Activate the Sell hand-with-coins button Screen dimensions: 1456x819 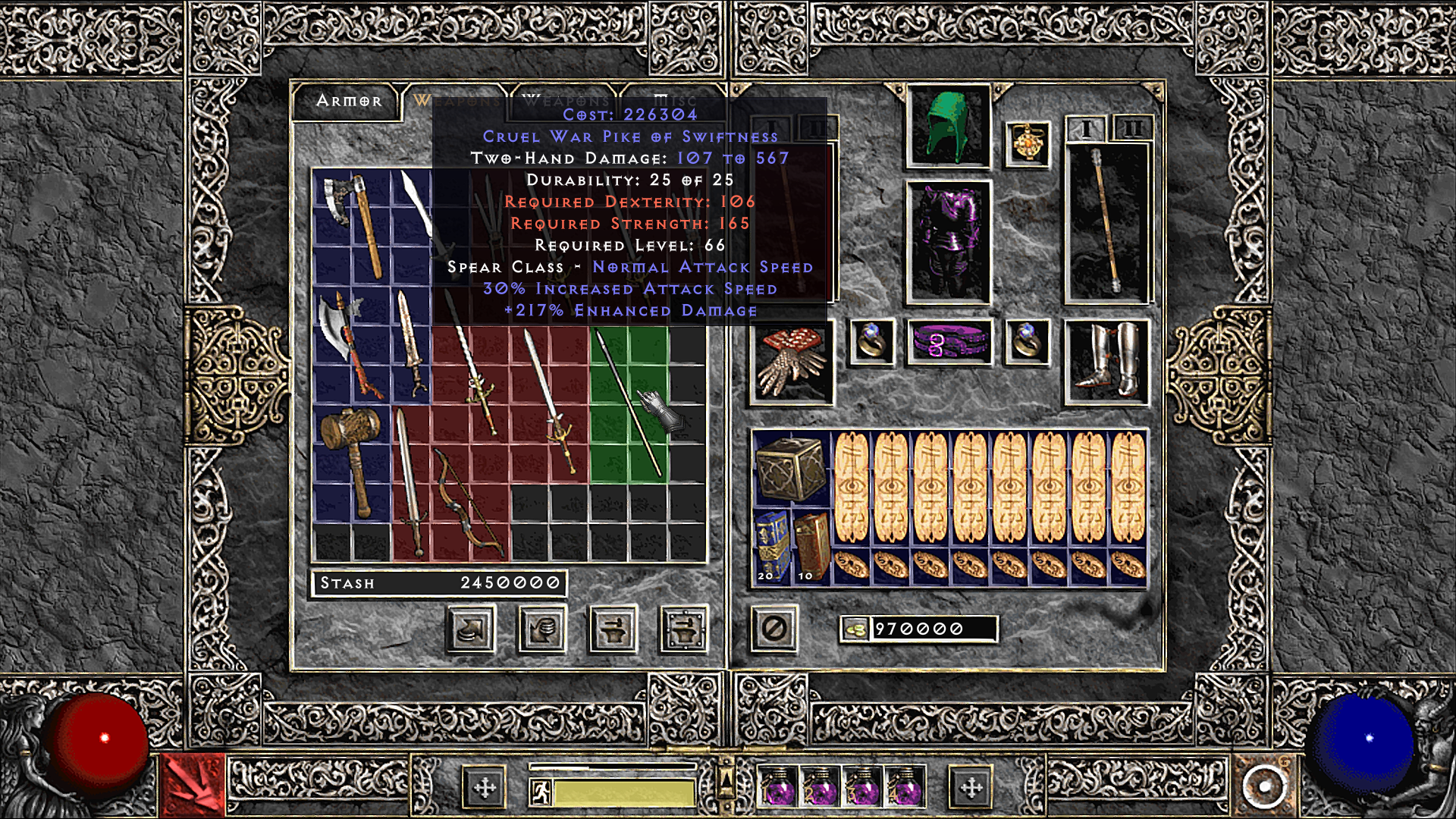point(542,629)
